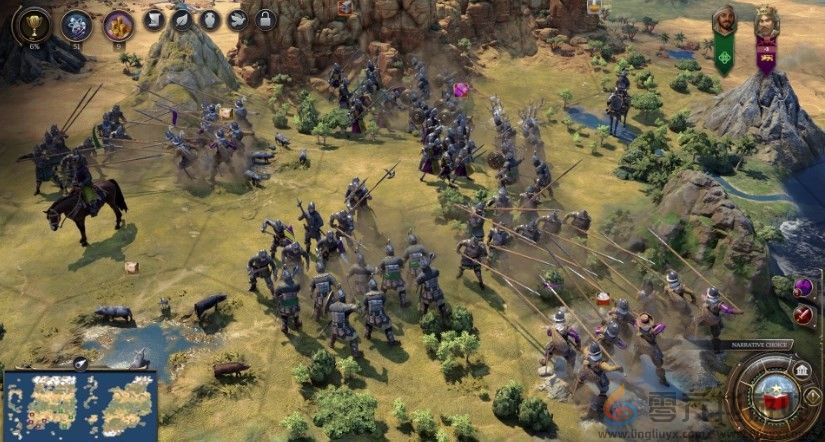Open the columned building icon near turn dial

(803, 371)
